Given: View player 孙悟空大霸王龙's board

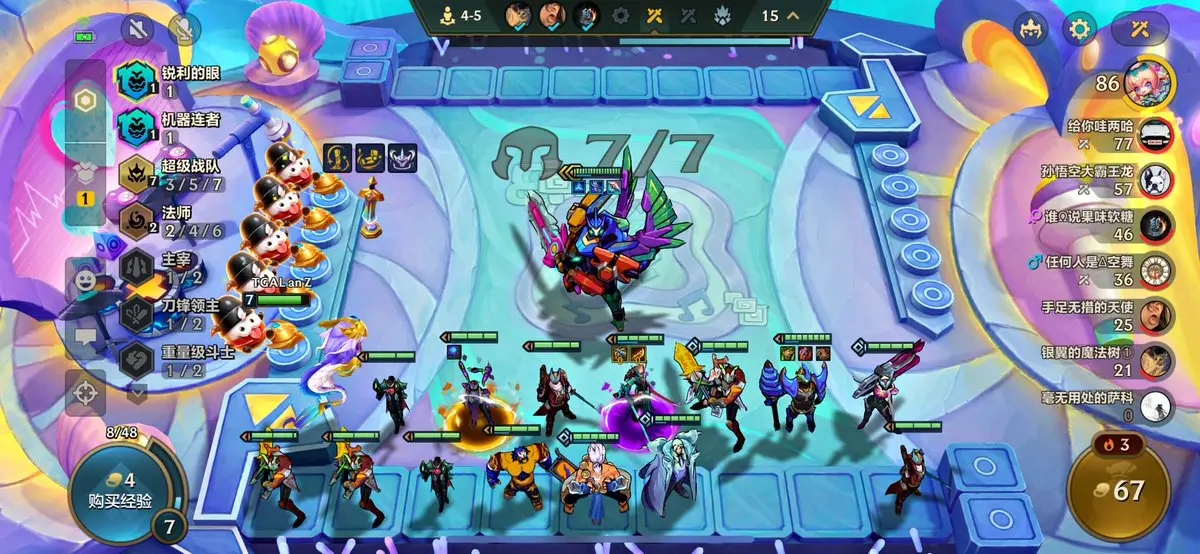Looking at the screenshot, I should [1110, 179].
